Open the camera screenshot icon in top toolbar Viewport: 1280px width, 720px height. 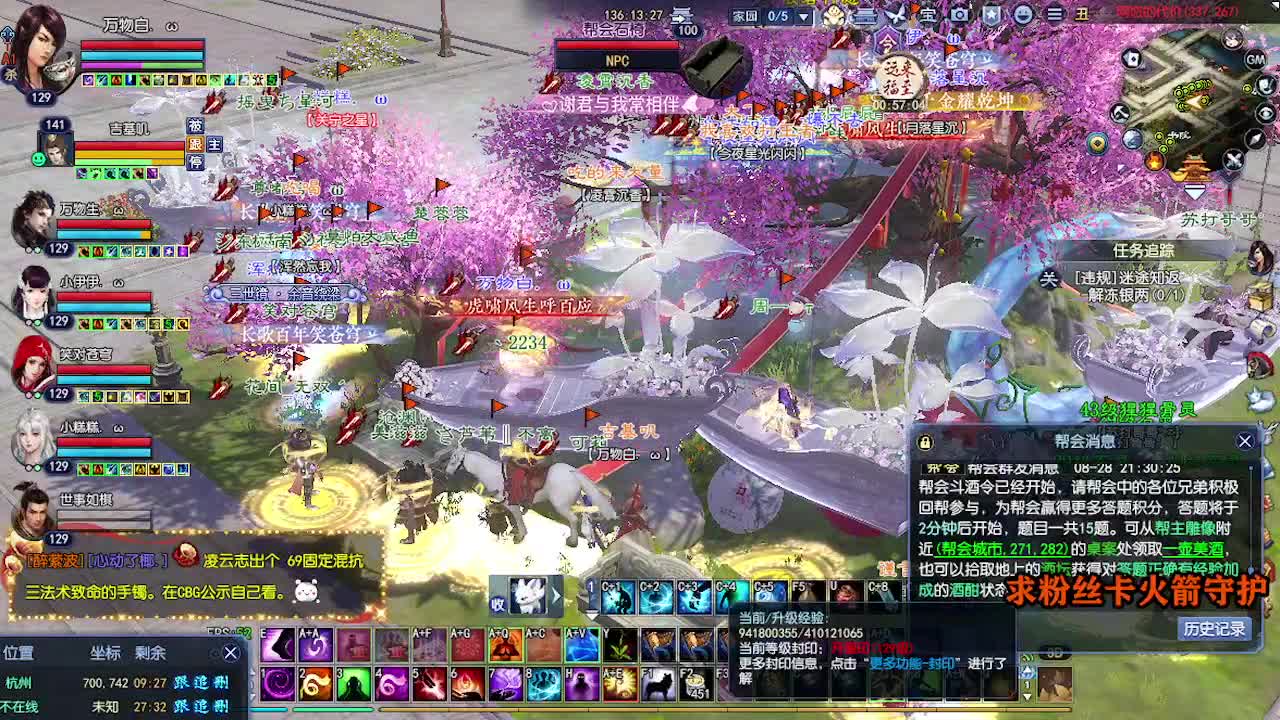point(959,13)
